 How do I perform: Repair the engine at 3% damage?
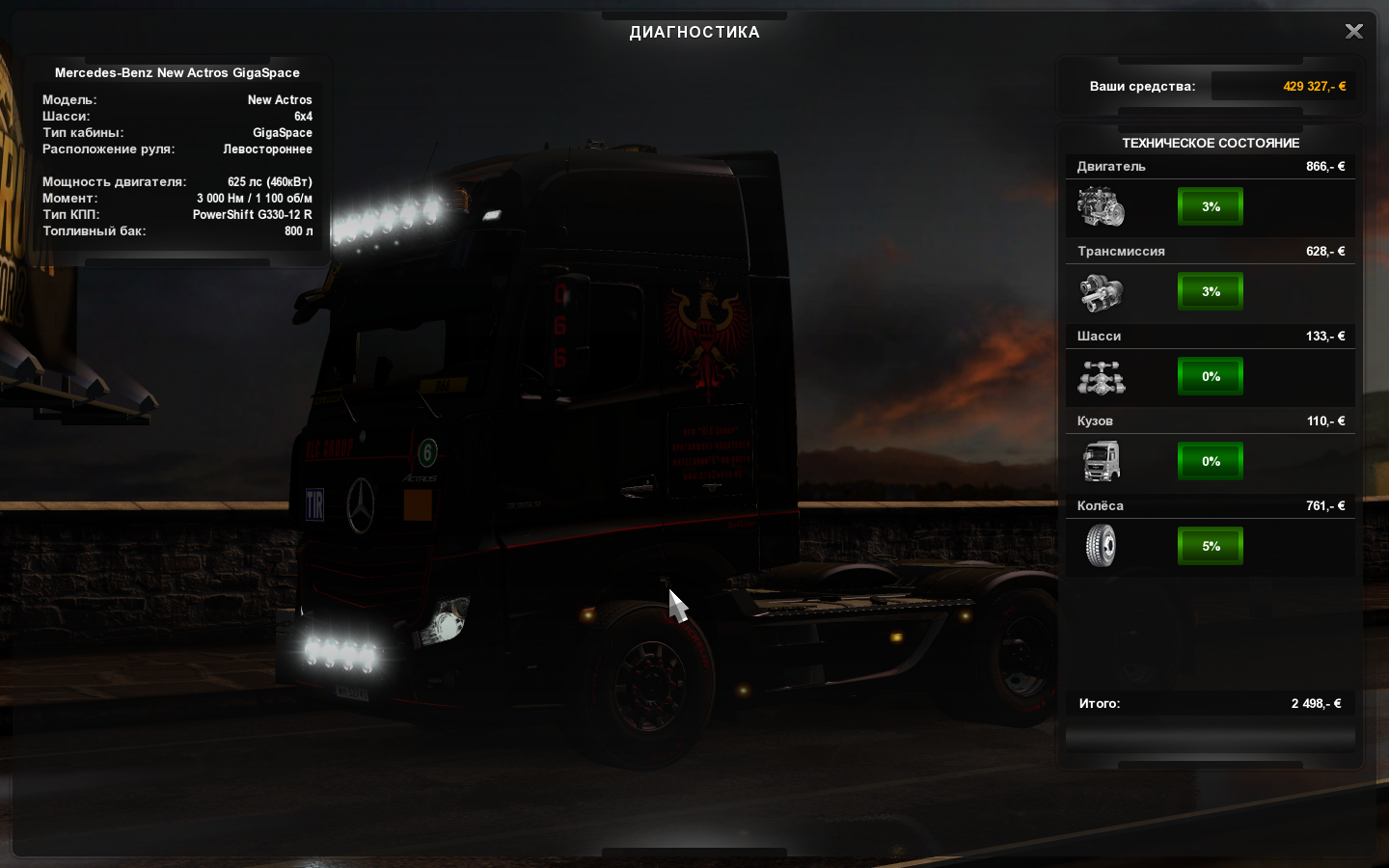(x=1211, y=206)
